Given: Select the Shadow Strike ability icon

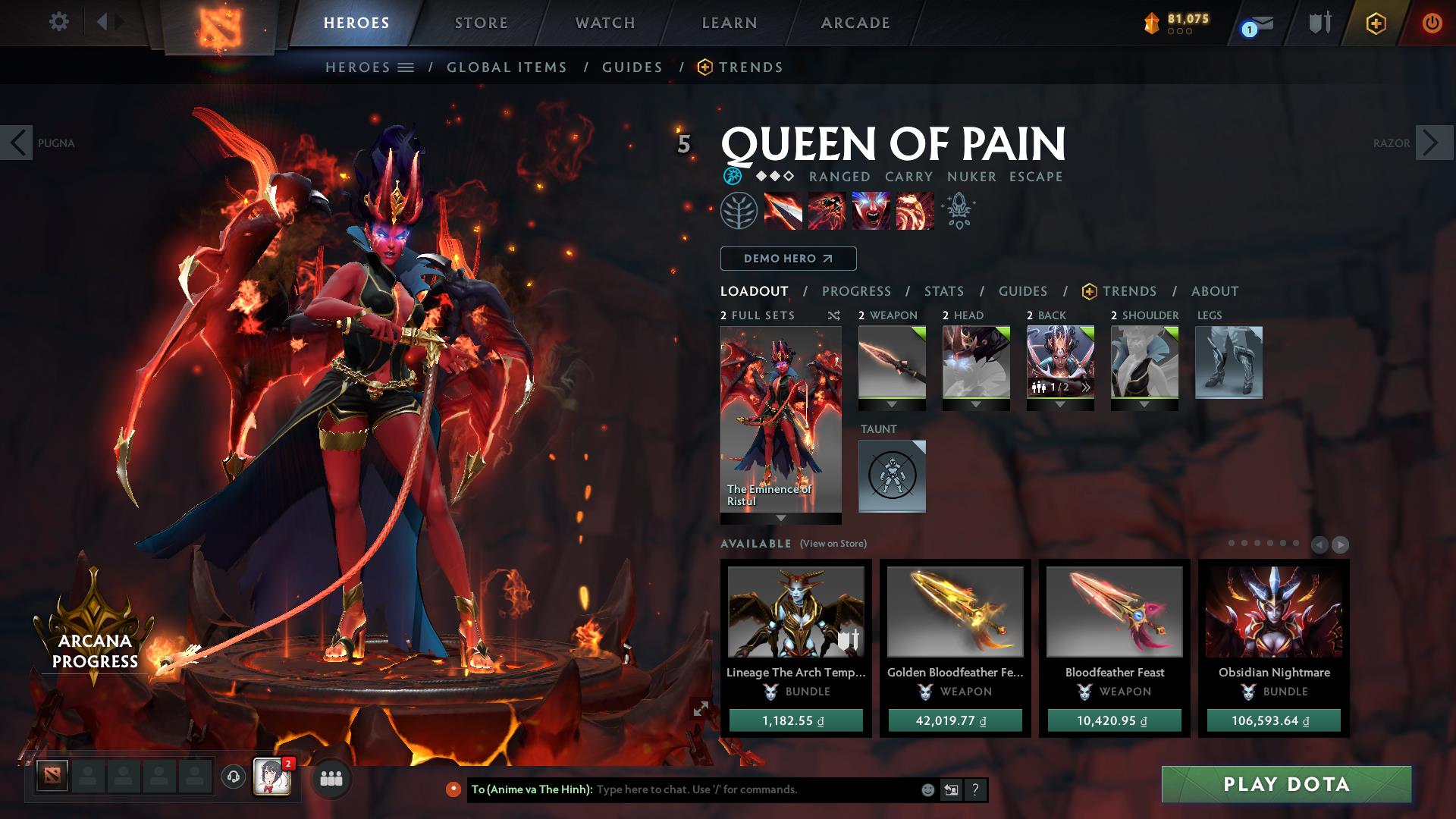Looking at the screenshot, I should (783, 211).
